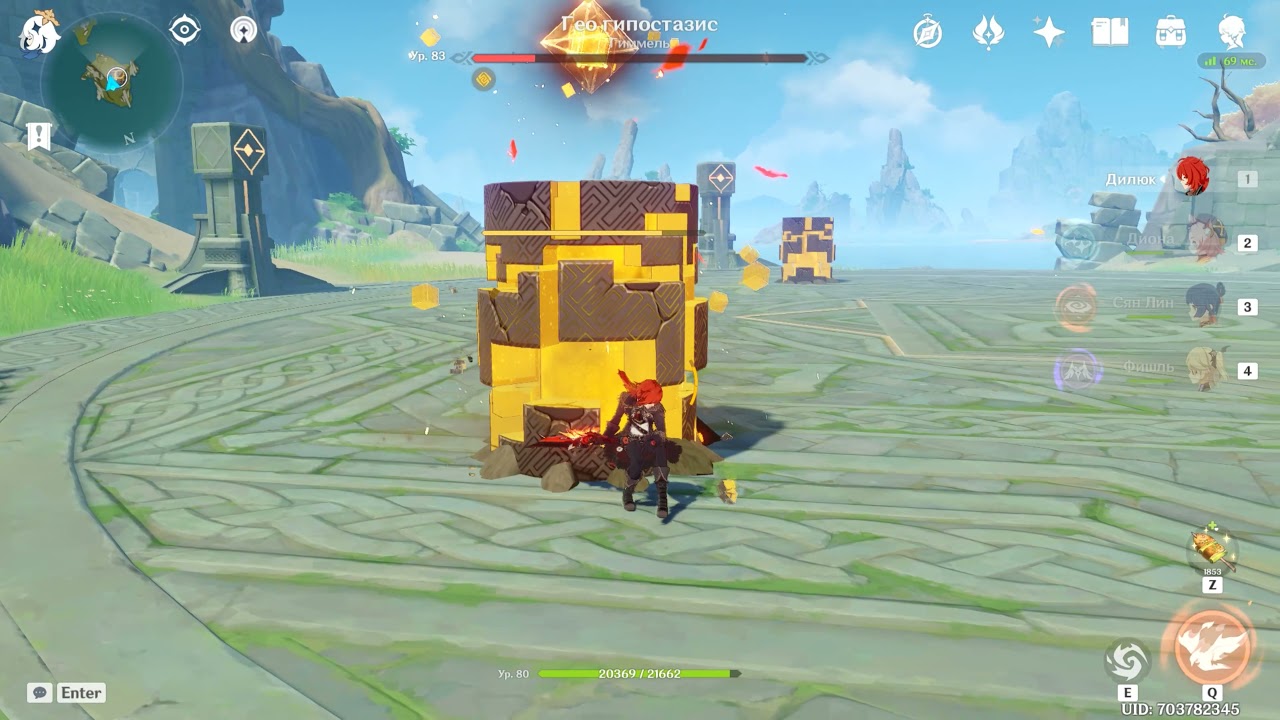Open the adventurer handbook book icon
The image size is (1280, 720).
[1110, 32]
